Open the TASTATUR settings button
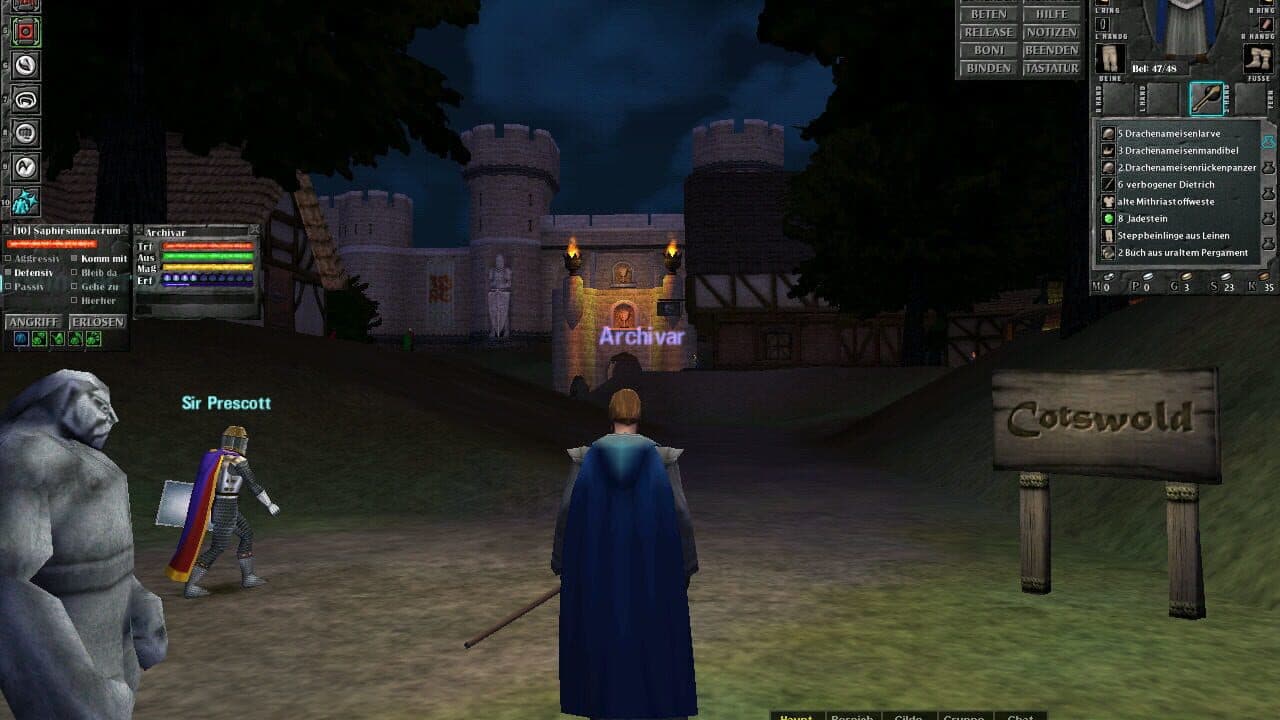 click(x=1052, y=69)
